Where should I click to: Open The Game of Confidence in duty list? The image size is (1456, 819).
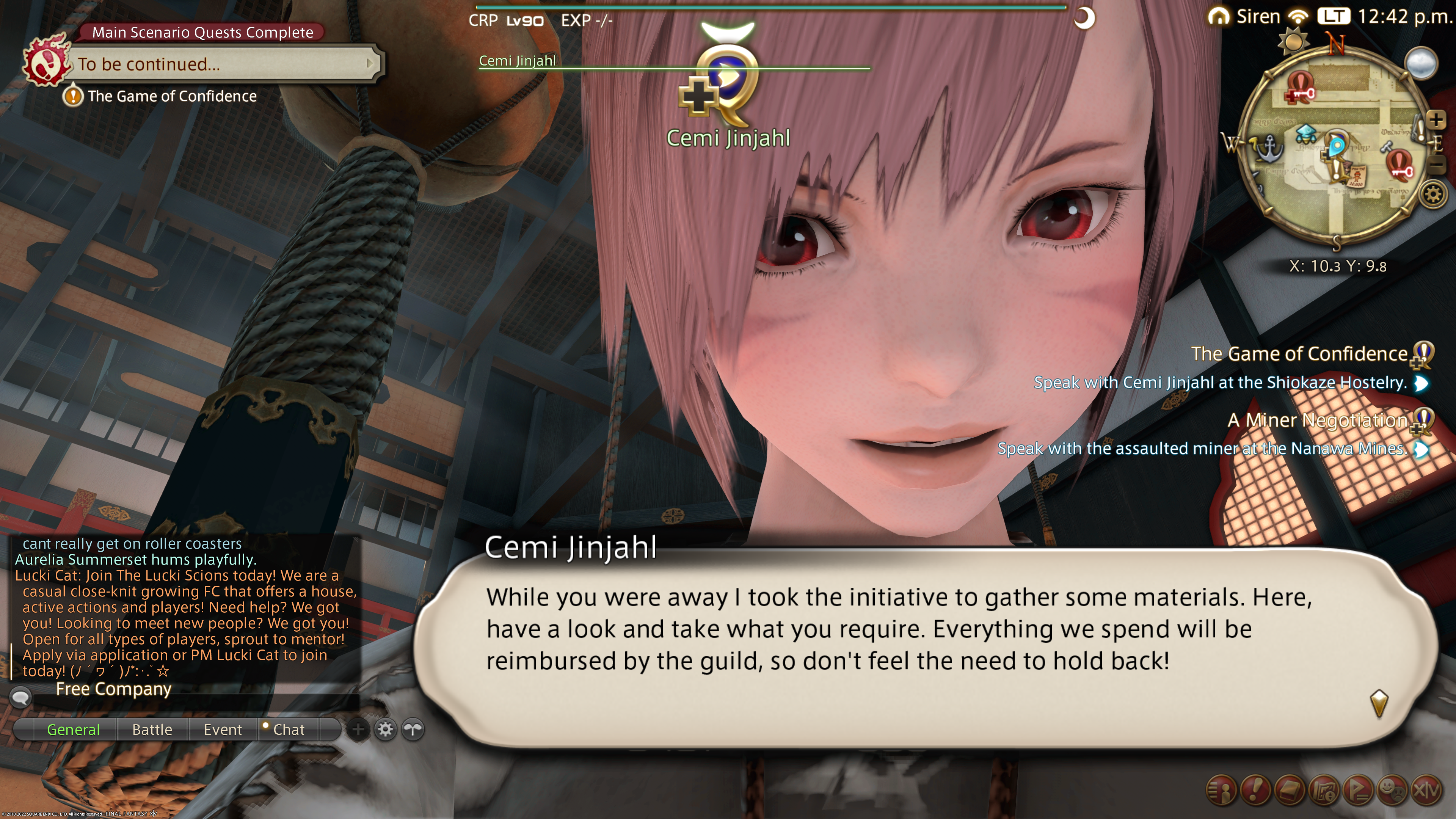point(1299,354)
